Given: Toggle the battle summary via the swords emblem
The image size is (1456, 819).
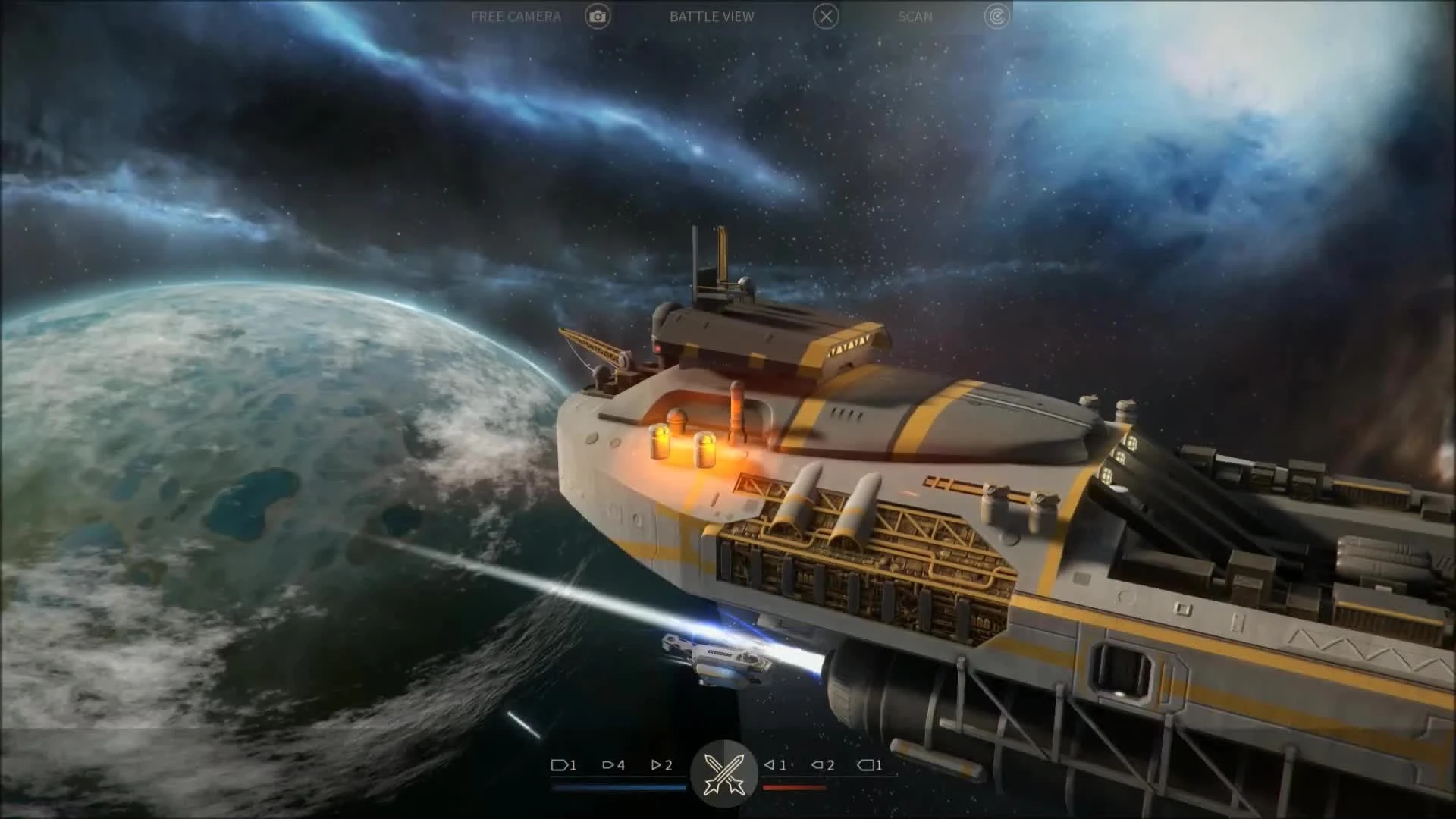Looking at the screenshot, I should (x=723, y=771).
